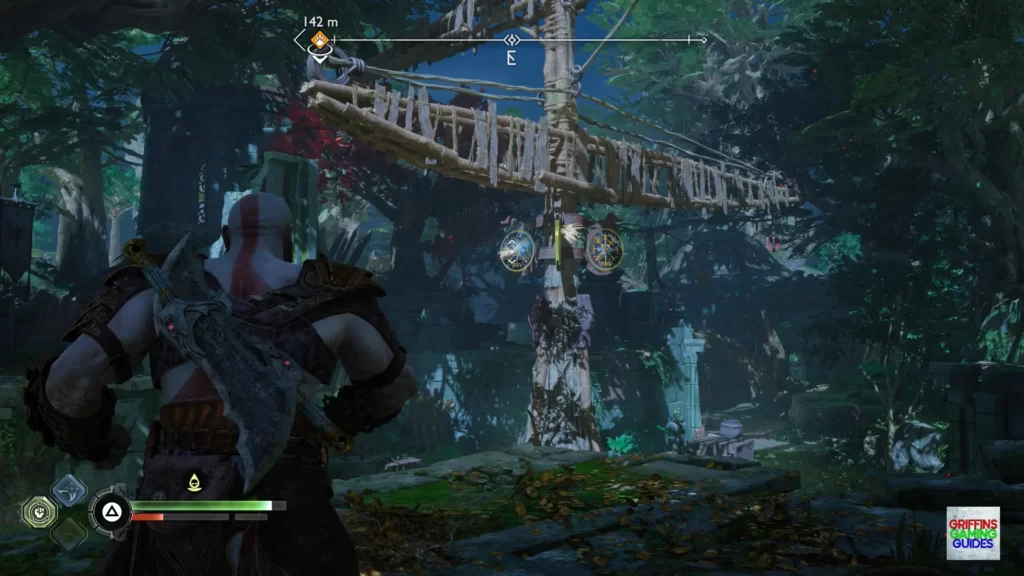Click the yellow hooded figure status icon

tap(192, 484)
